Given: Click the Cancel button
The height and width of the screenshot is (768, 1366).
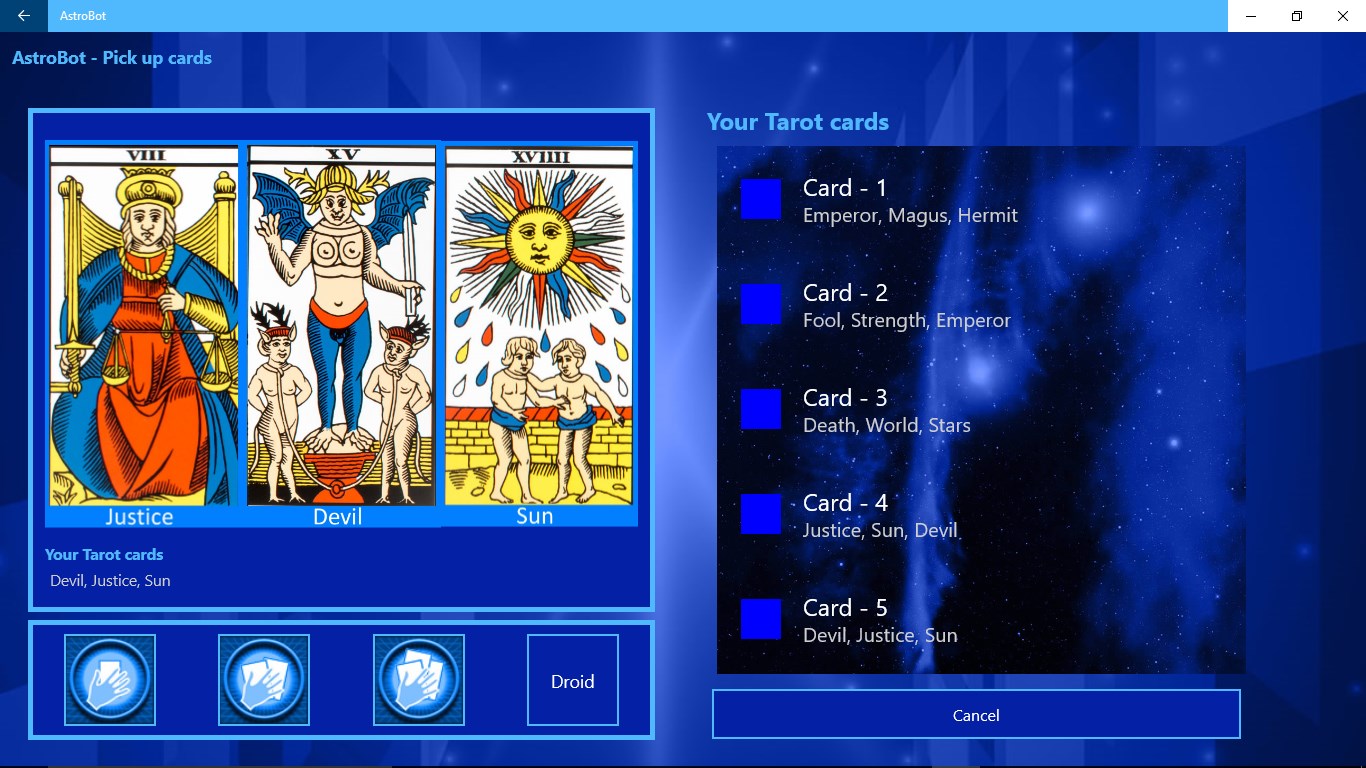Looking at the screenshot, I should (975, 714).
